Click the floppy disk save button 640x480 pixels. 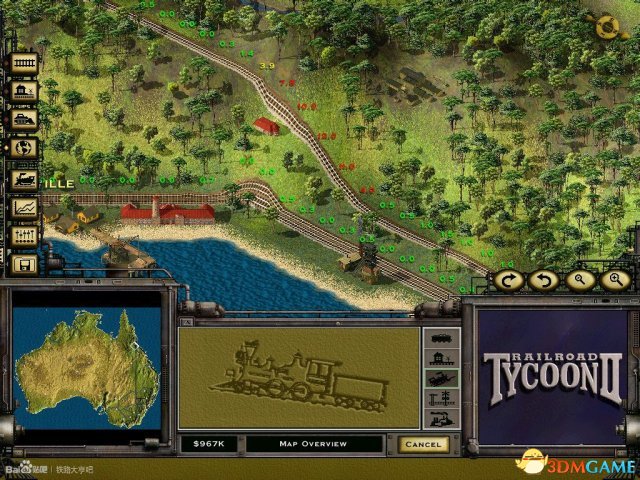tap(24, 264)
